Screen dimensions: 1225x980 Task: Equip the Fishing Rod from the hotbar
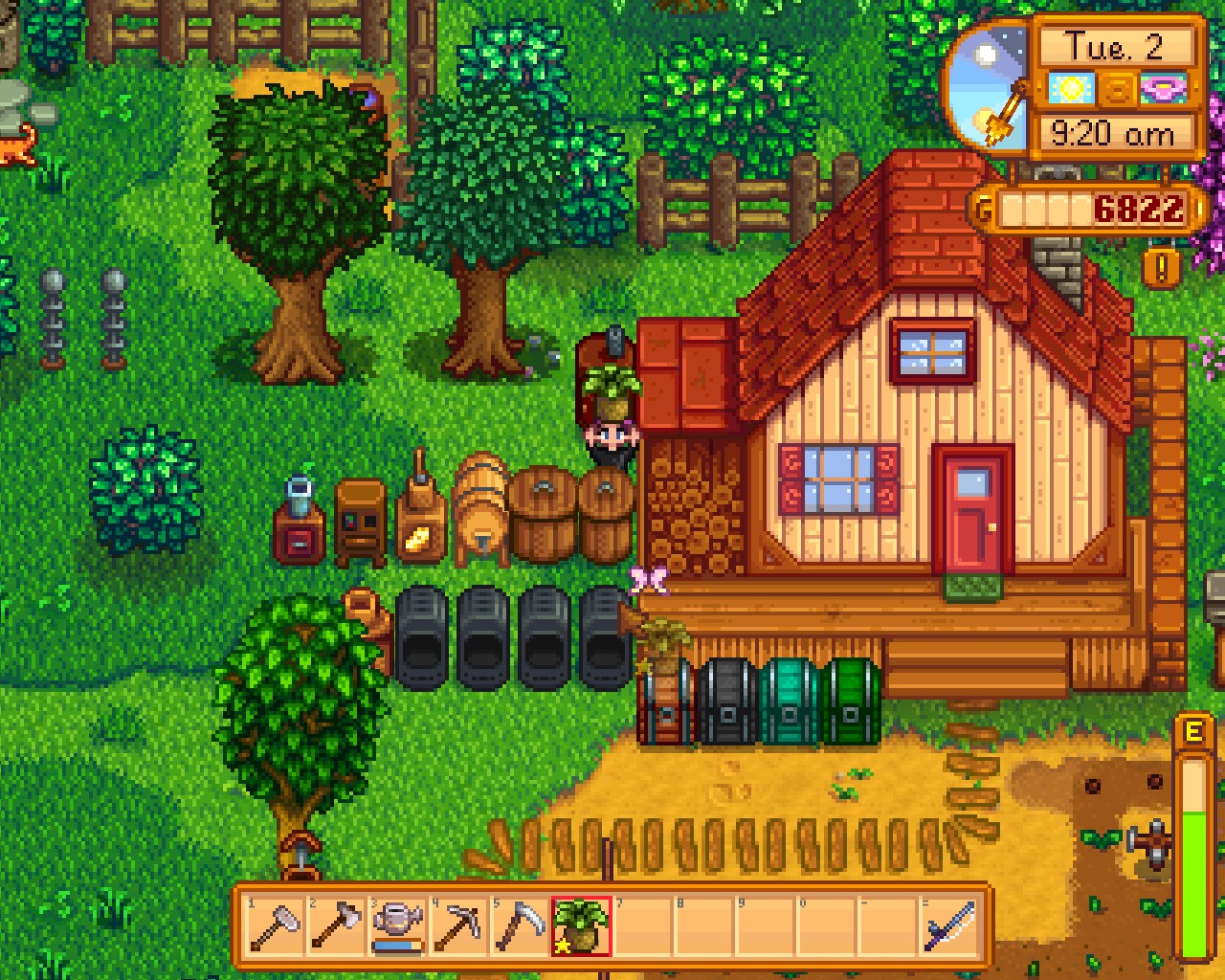tap(950, 924)
